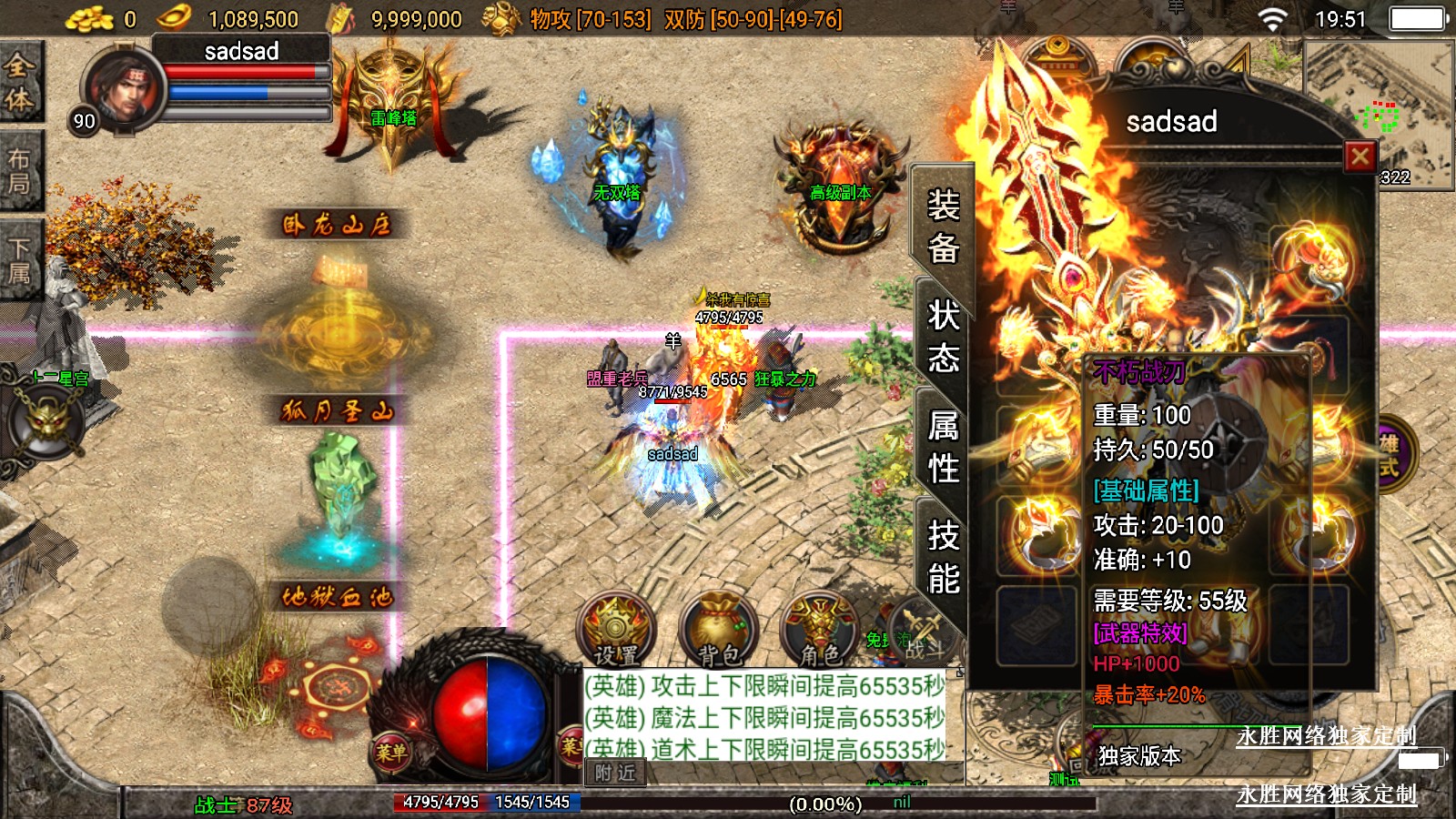Open the 下属 subordinates tab

(19, 259)
